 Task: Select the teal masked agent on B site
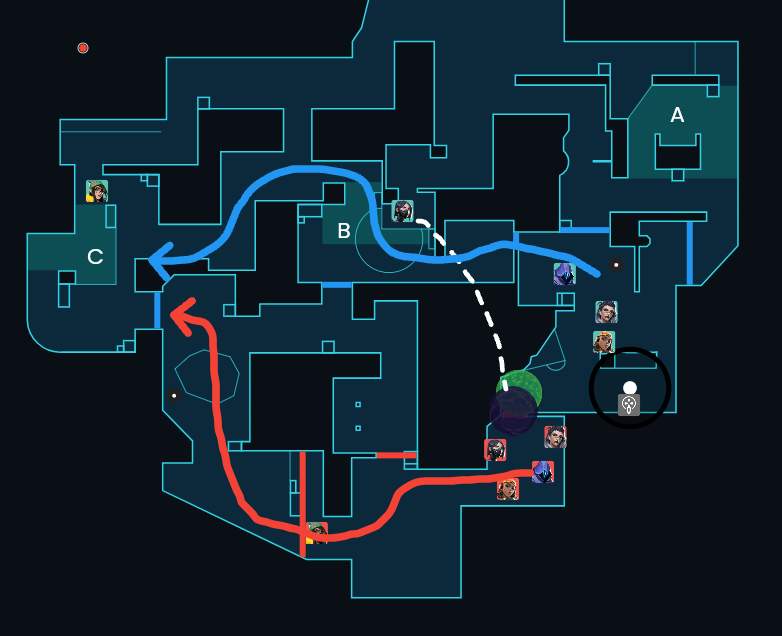(x=402, y=211)
